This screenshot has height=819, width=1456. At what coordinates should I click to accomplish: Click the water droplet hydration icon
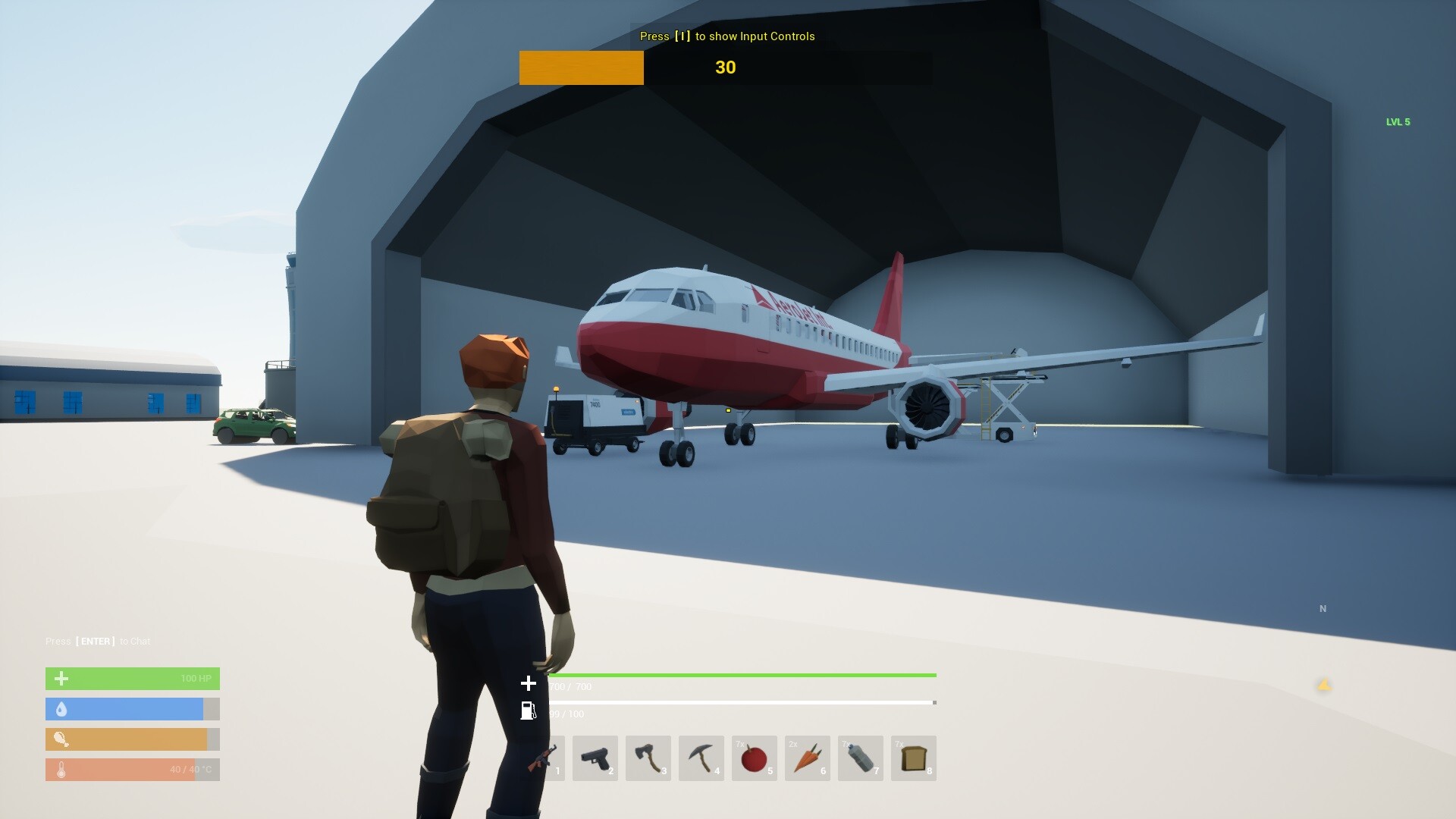point(61,709)
